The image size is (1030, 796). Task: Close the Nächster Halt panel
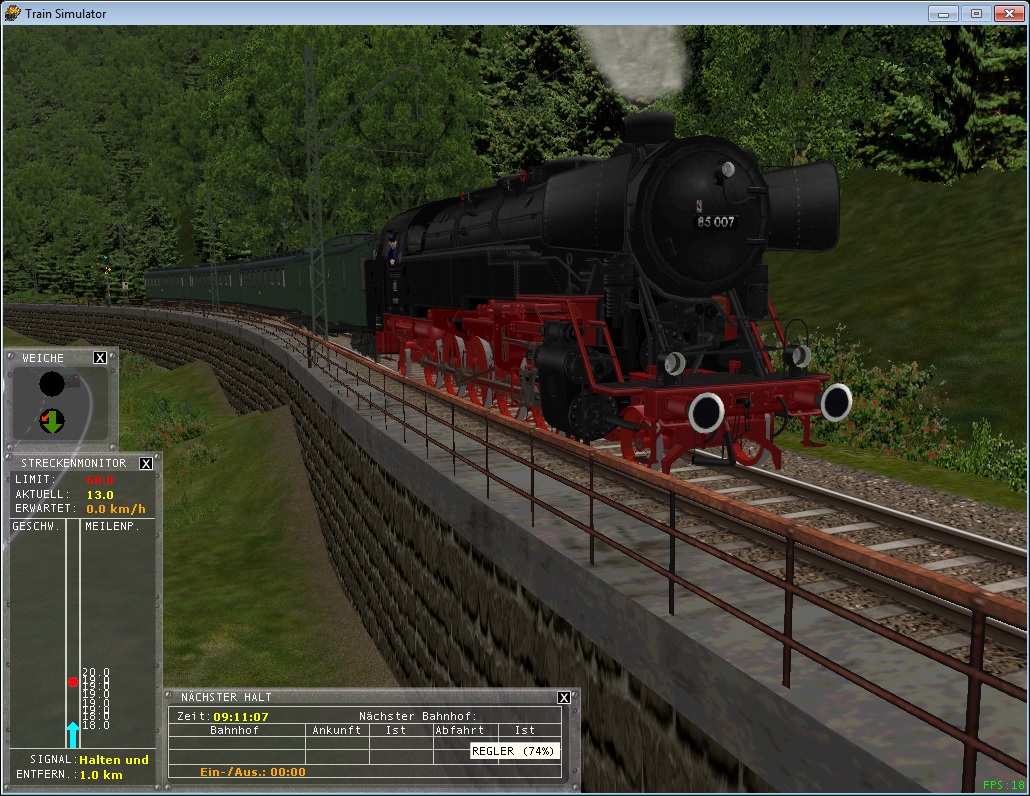[x=564, y=698]
